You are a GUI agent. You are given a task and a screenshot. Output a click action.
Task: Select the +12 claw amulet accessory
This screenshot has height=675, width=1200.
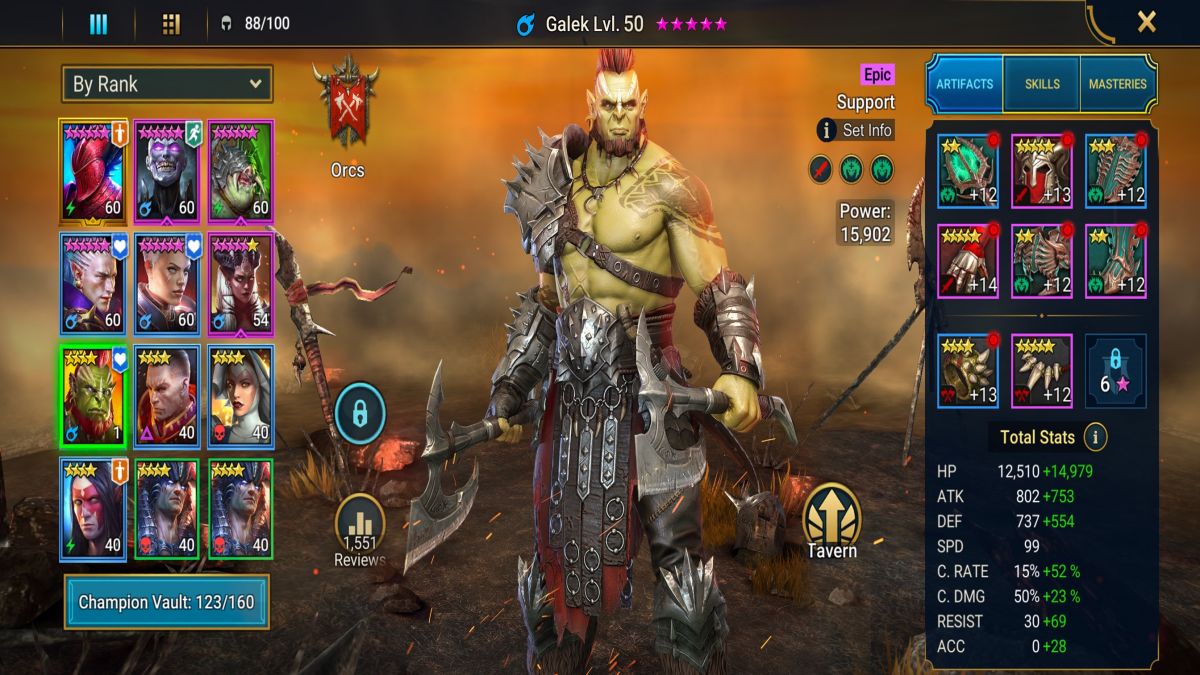coord(1041,371)
